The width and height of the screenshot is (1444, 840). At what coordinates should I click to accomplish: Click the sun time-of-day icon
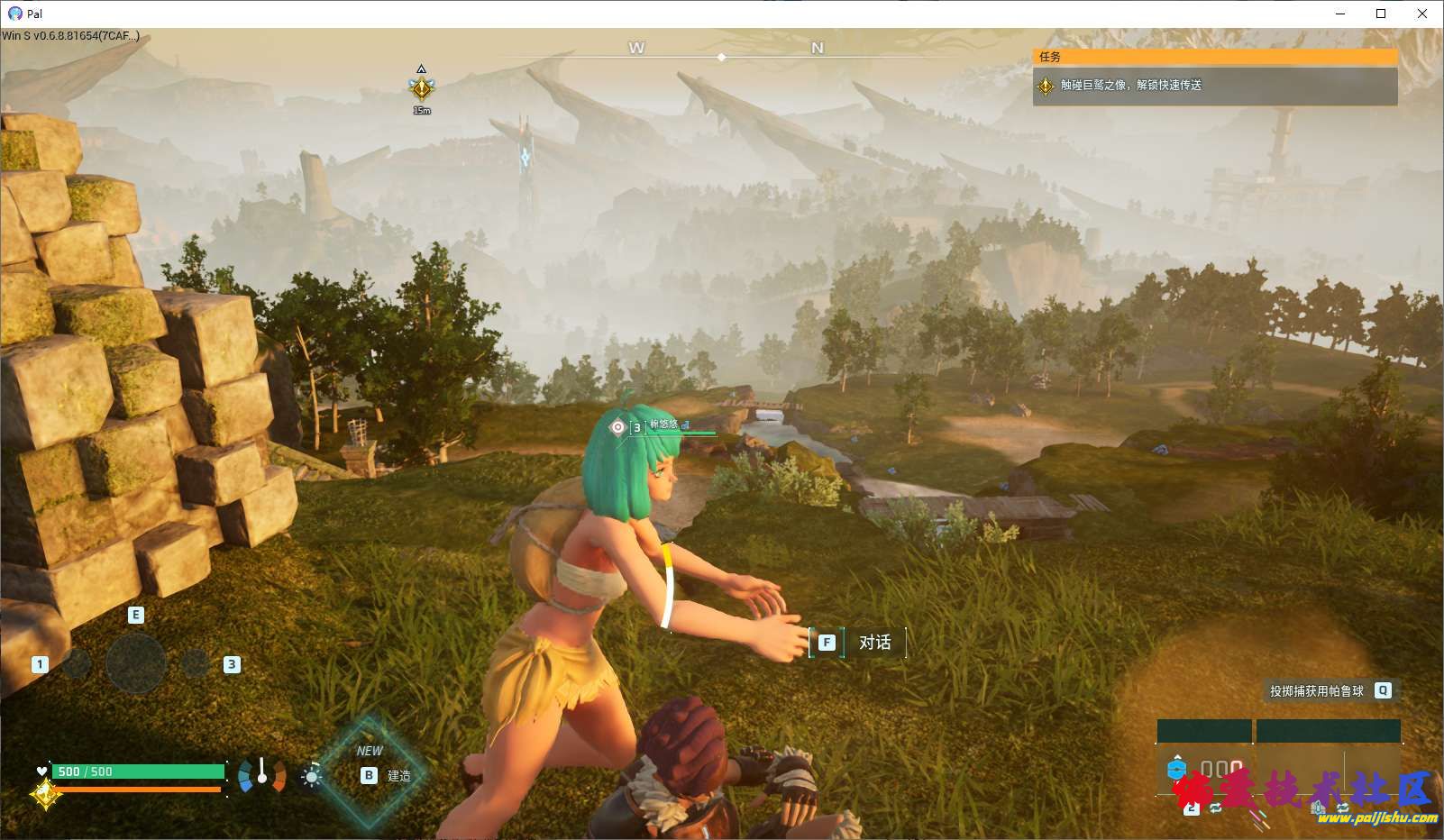[x=312, y=776]
